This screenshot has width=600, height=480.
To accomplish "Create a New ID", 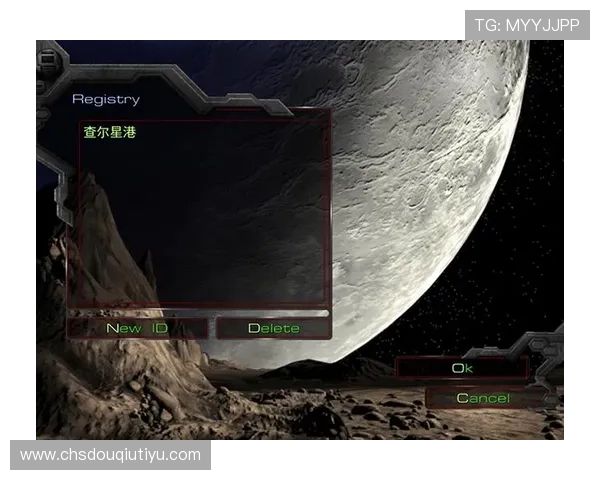I will tap(137, 328).
